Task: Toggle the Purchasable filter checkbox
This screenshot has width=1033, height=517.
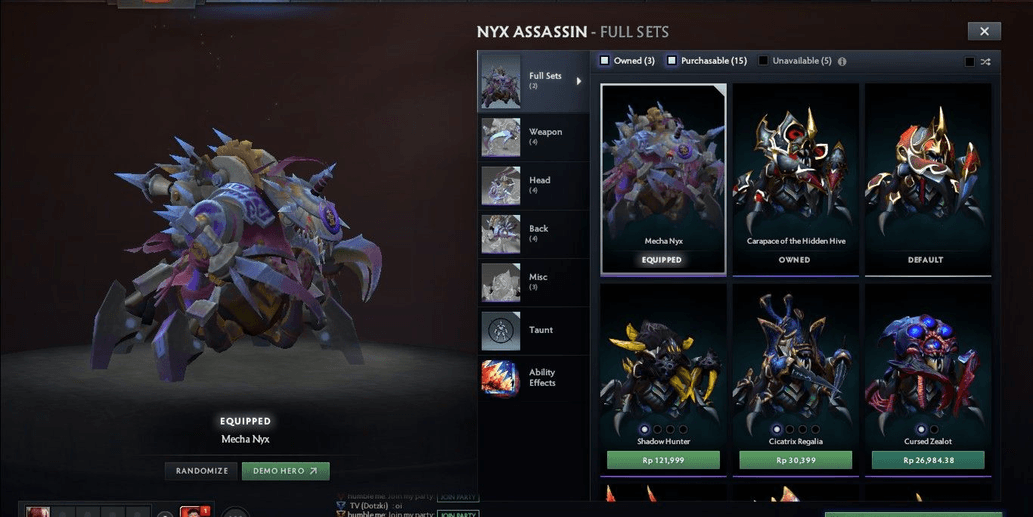Action: point(672,61)
